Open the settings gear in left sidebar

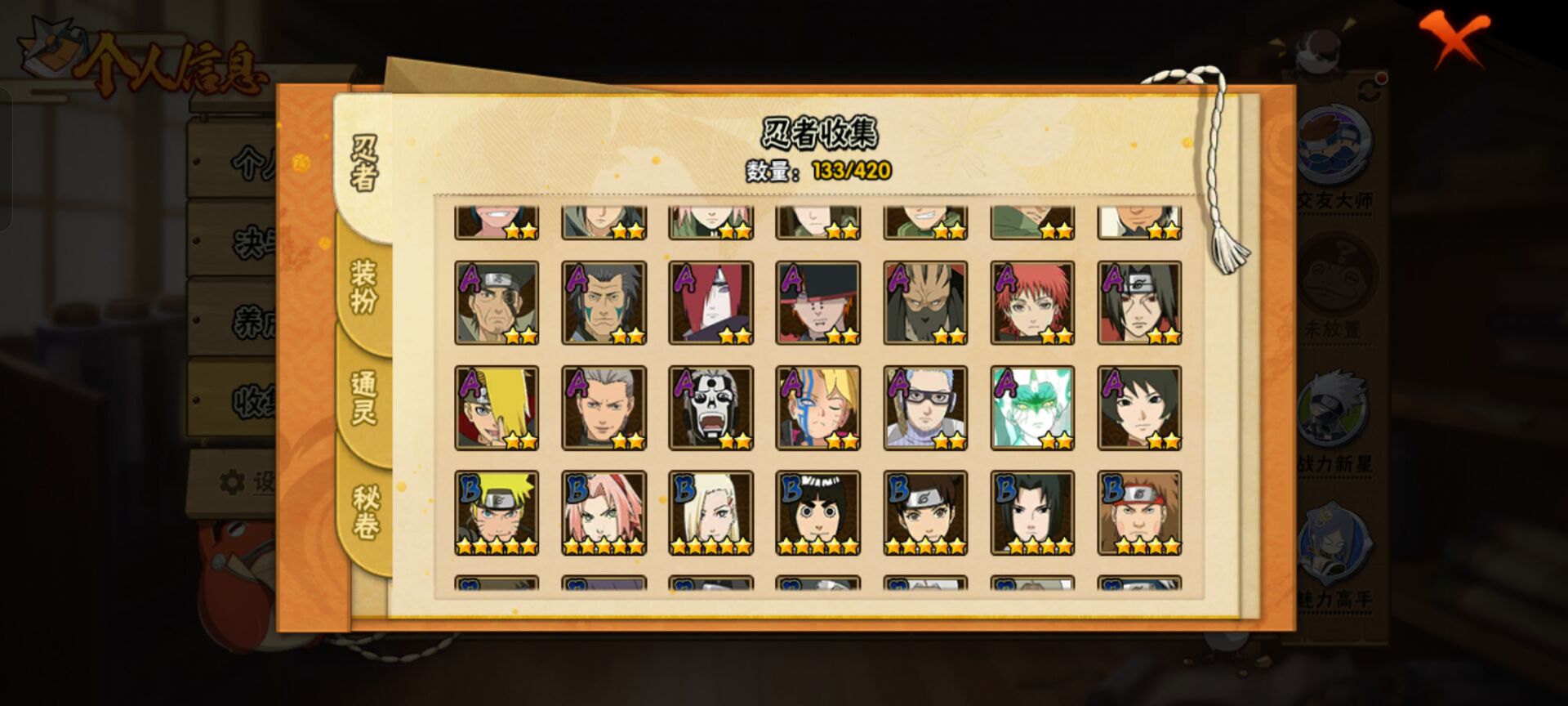(x=233, y=484)
